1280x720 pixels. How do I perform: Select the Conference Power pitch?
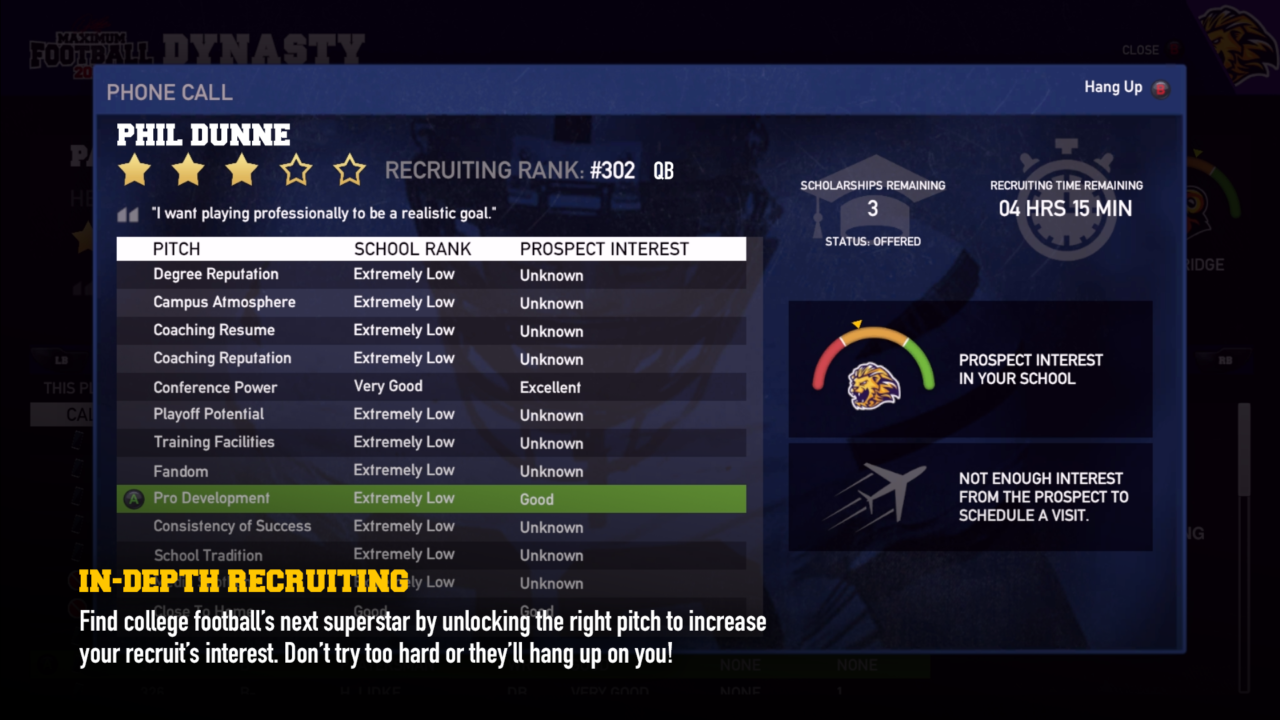215,387
